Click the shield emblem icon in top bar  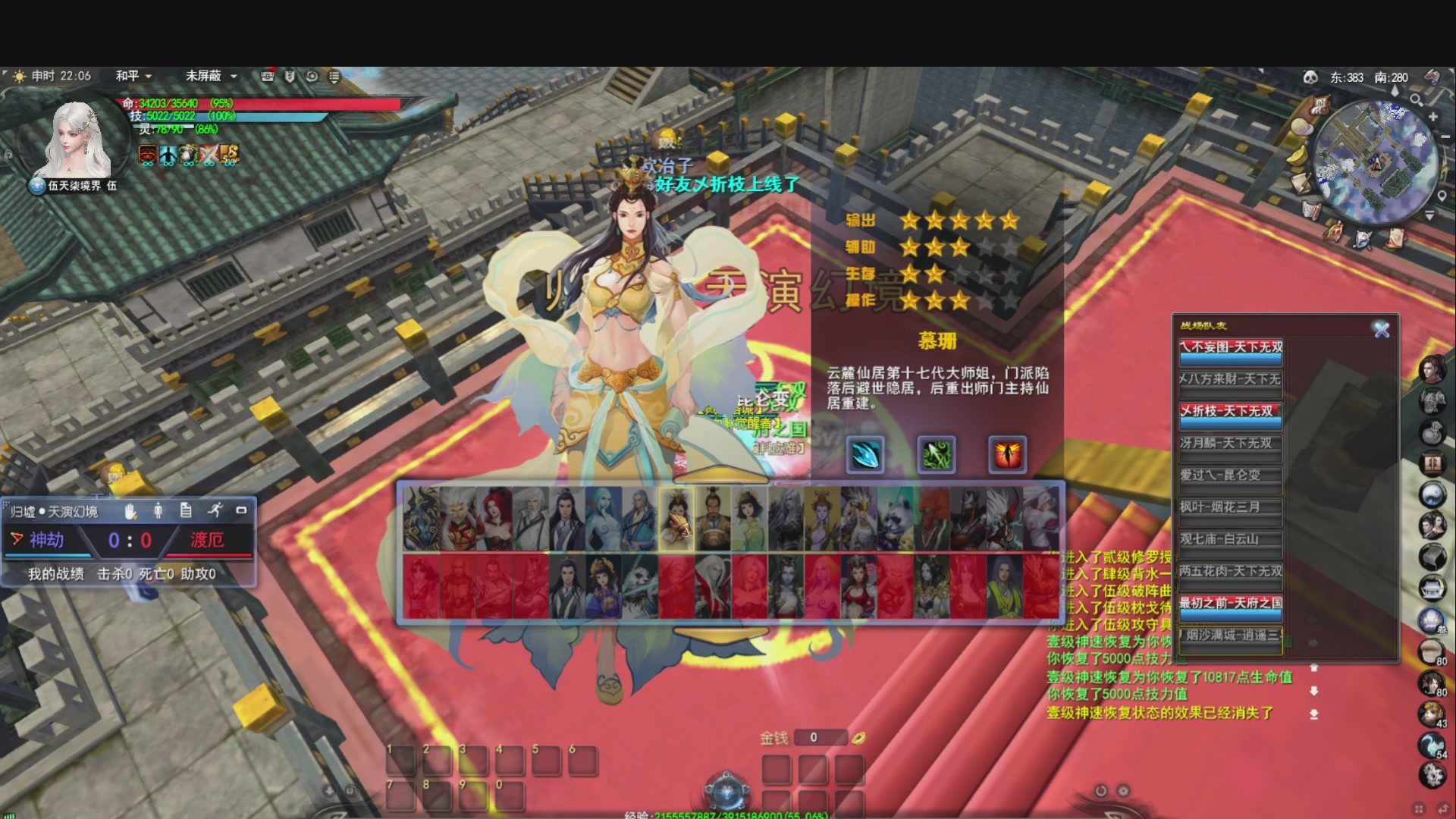pos(289,74)
